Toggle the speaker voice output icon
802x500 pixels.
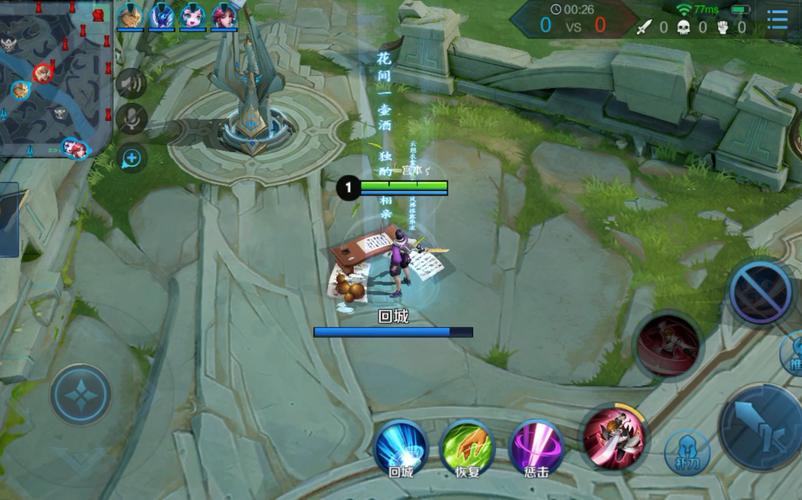point(131,83)
